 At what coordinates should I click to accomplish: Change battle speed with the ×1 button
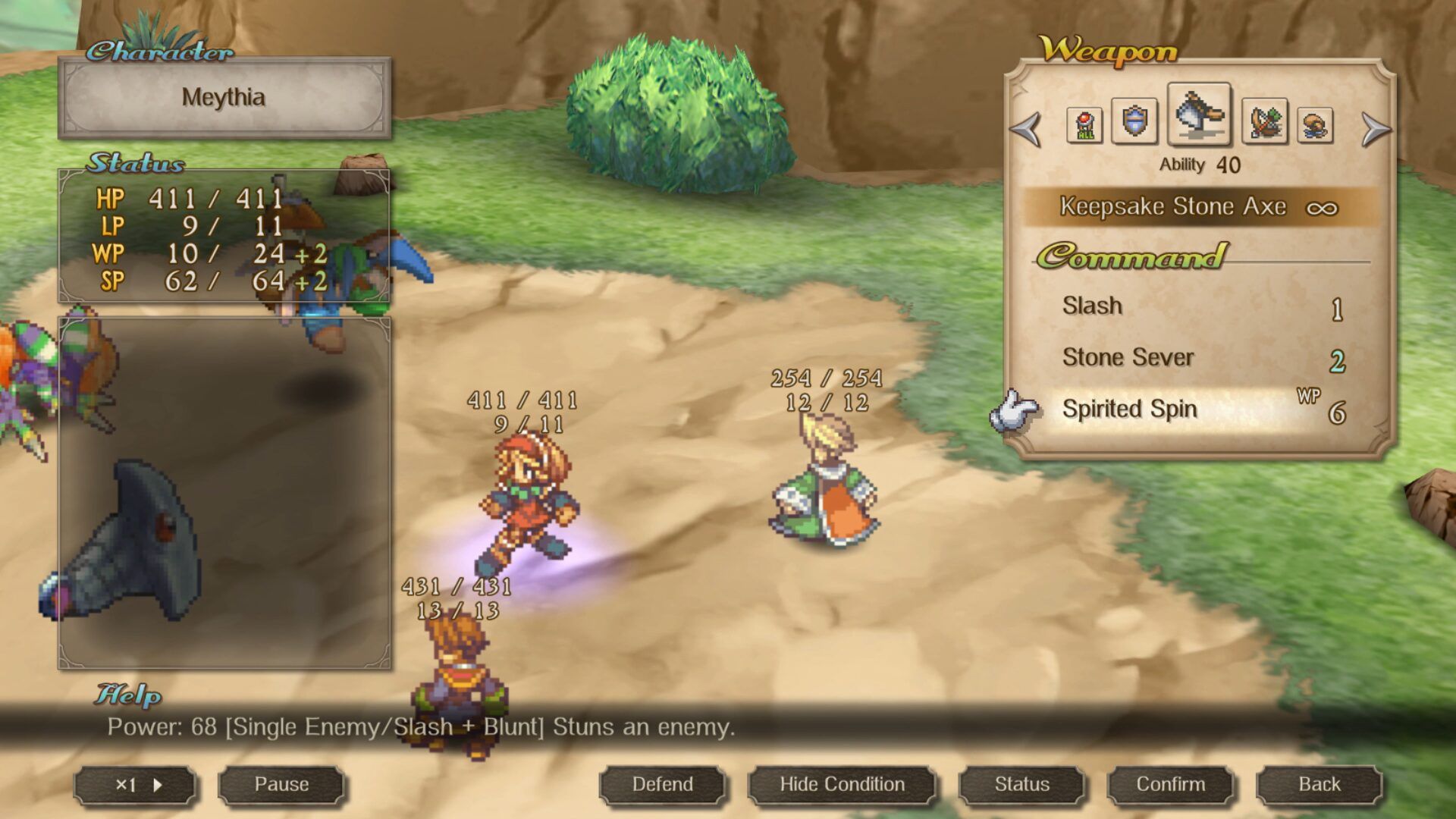pyautogui.click(x=136, y=785)
